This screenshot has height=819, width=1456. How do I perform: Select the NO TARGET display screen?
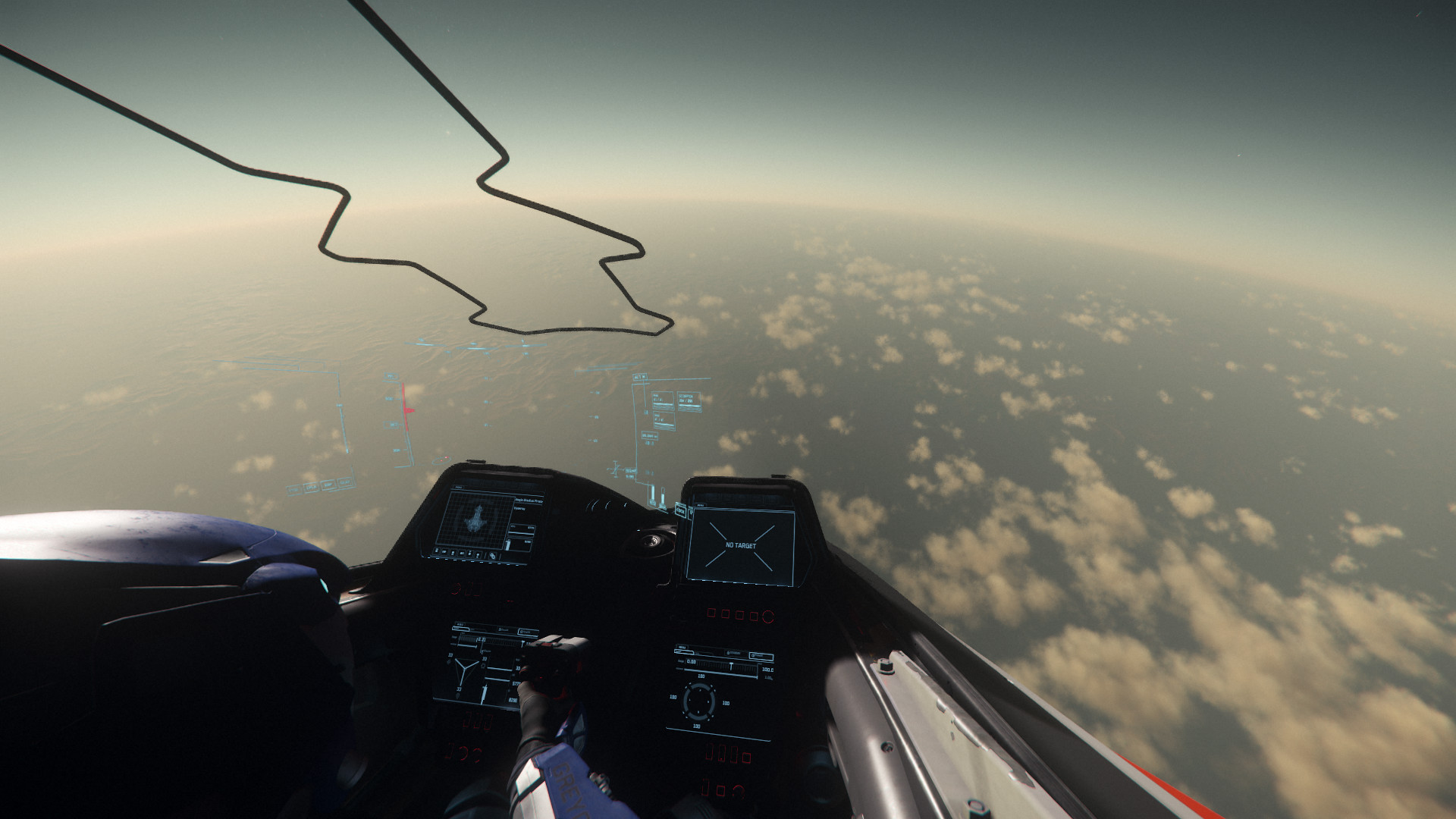click(x=740, y=546)
